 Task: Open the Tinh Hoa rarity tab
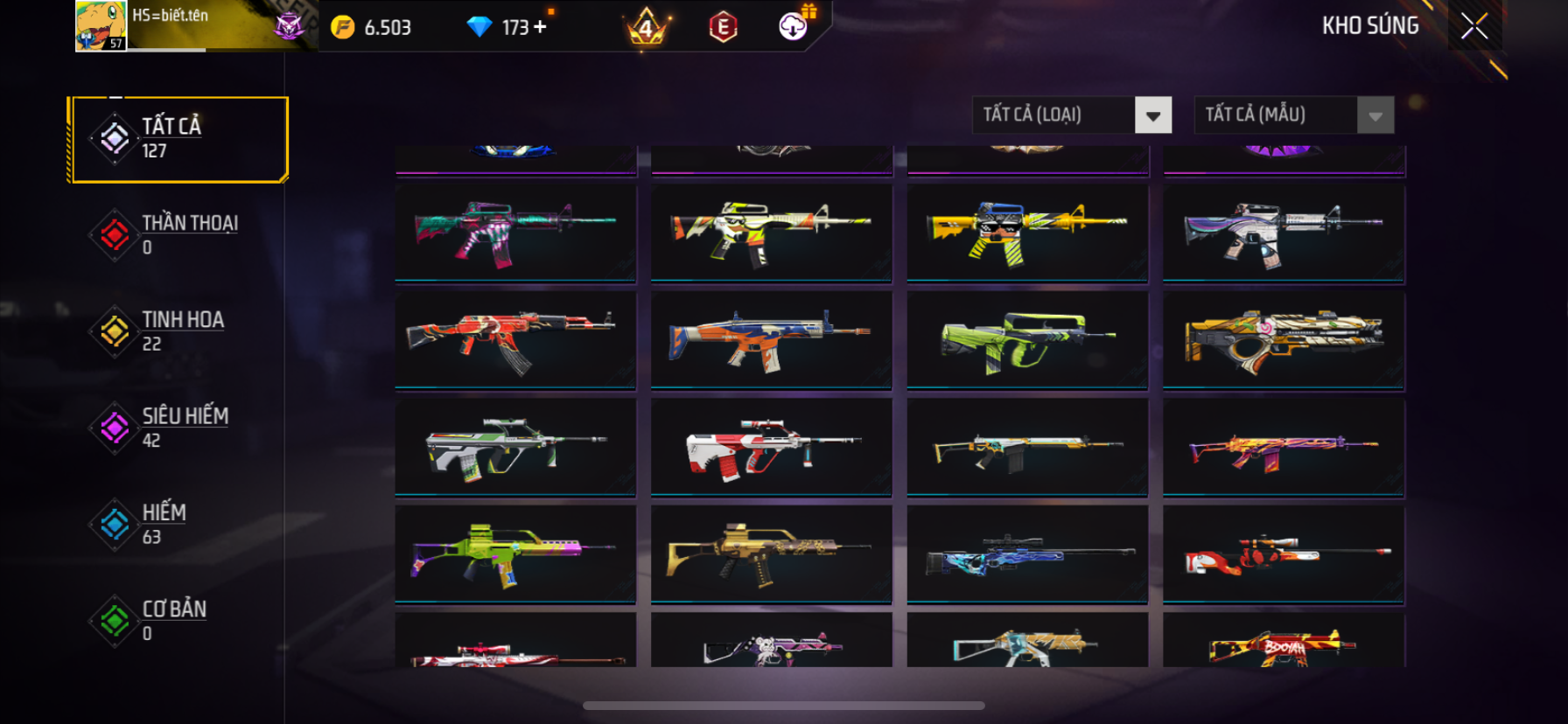coord(179,331)
